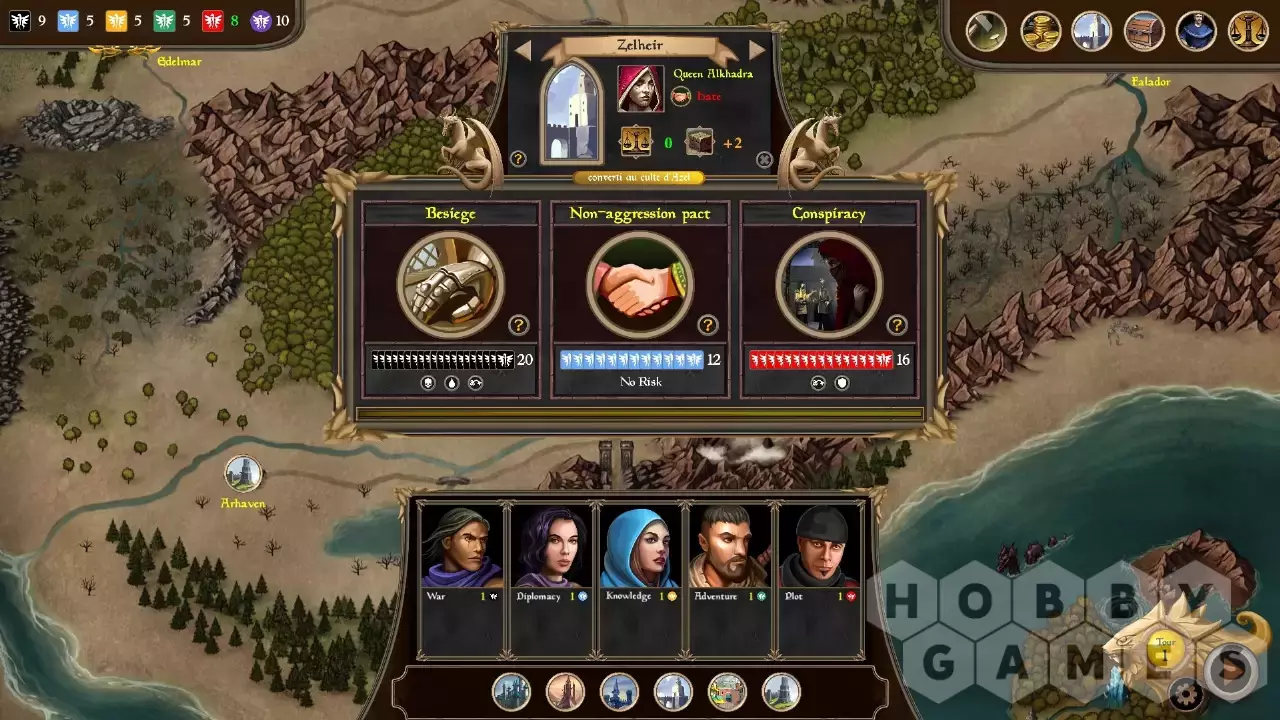Select the Non-aggression pact action
This screenshot has height=720, width=1280.
[x=639, y=285]
